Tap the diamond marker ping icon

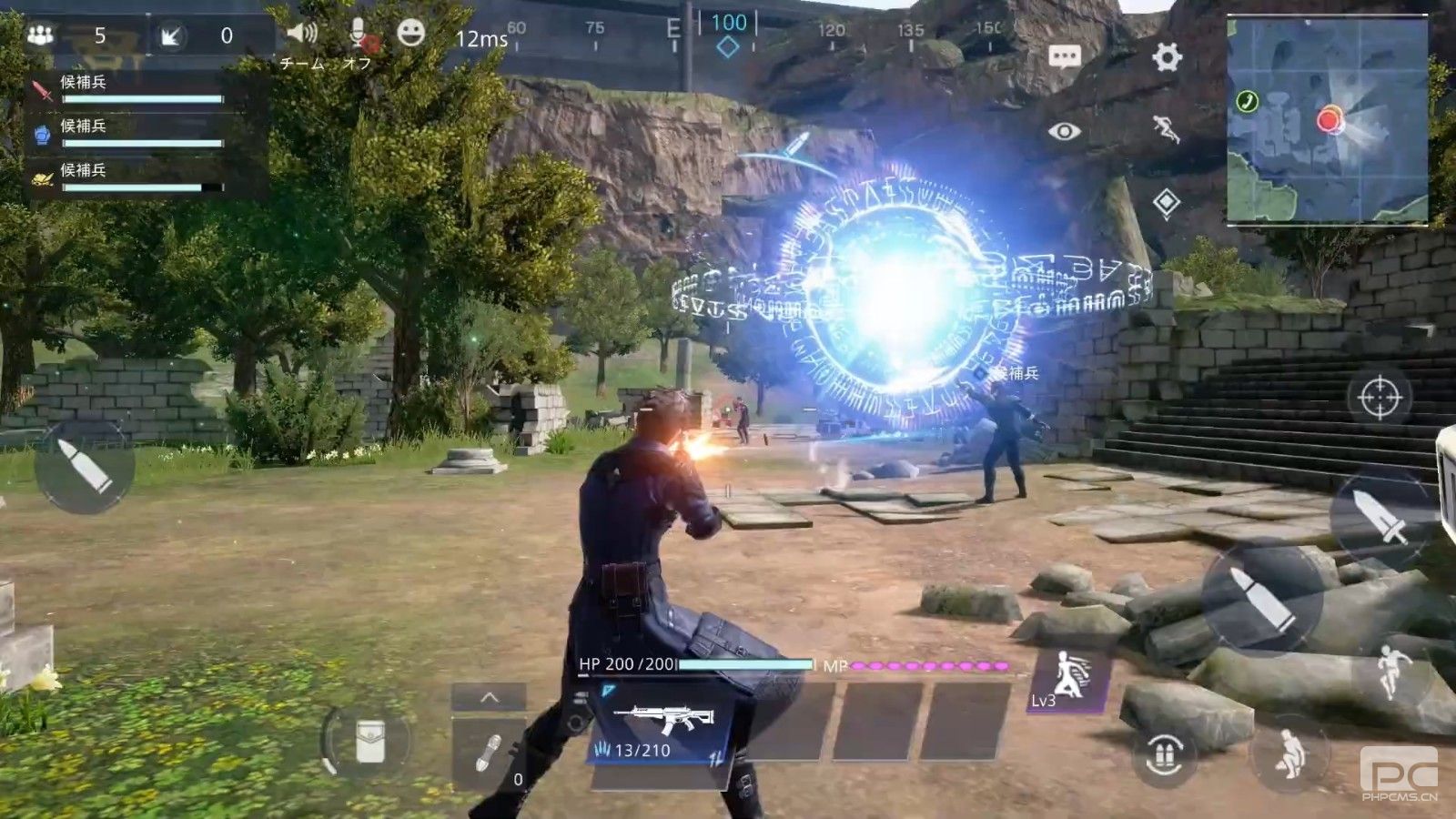1166,202
